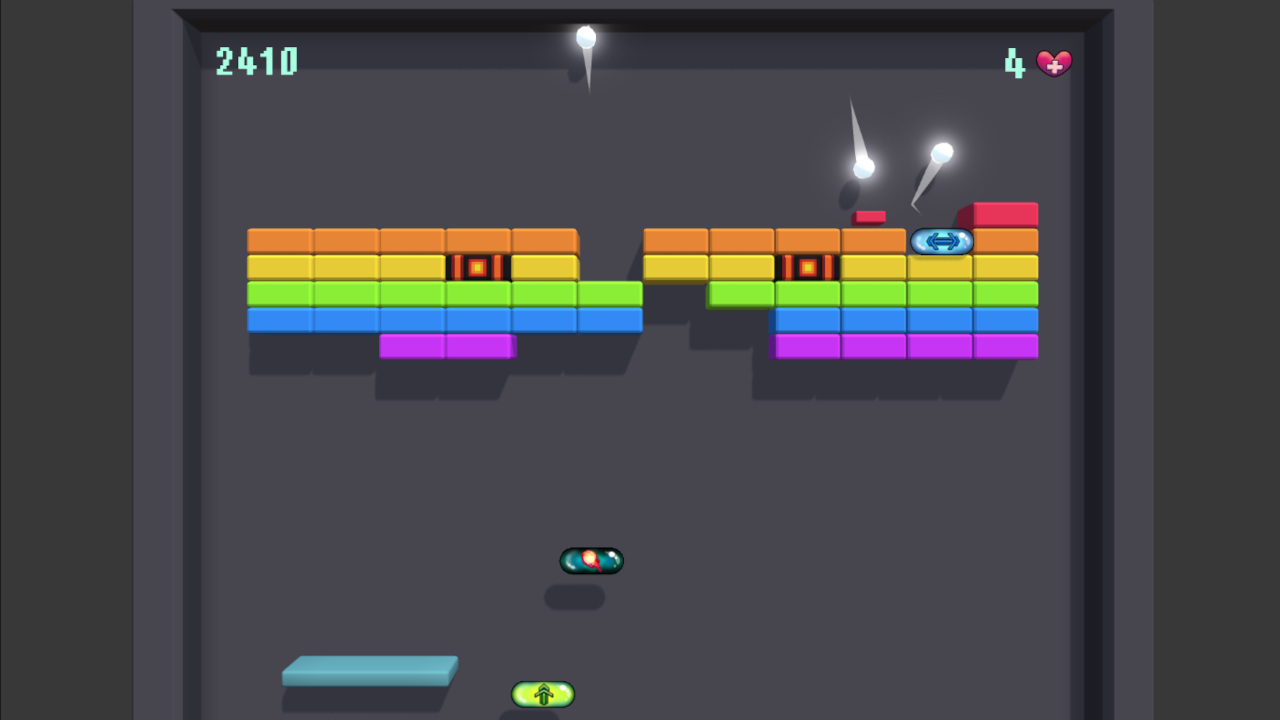Trigger the right bomb brick

807,266
